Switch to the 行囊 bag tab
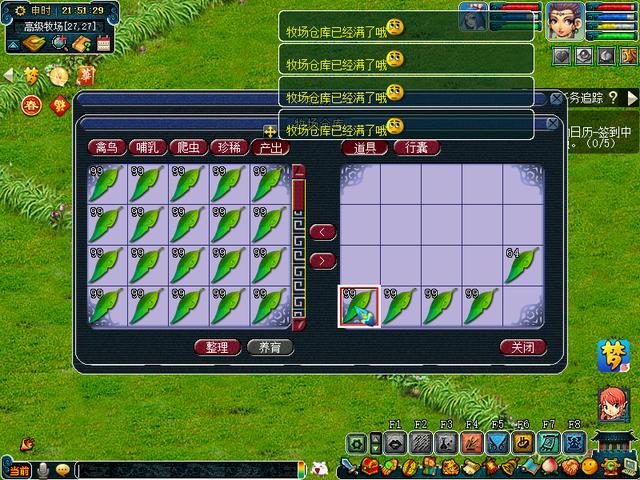Image resolution: width=640 pixels, height=480 pixels. tap(416, 147)
